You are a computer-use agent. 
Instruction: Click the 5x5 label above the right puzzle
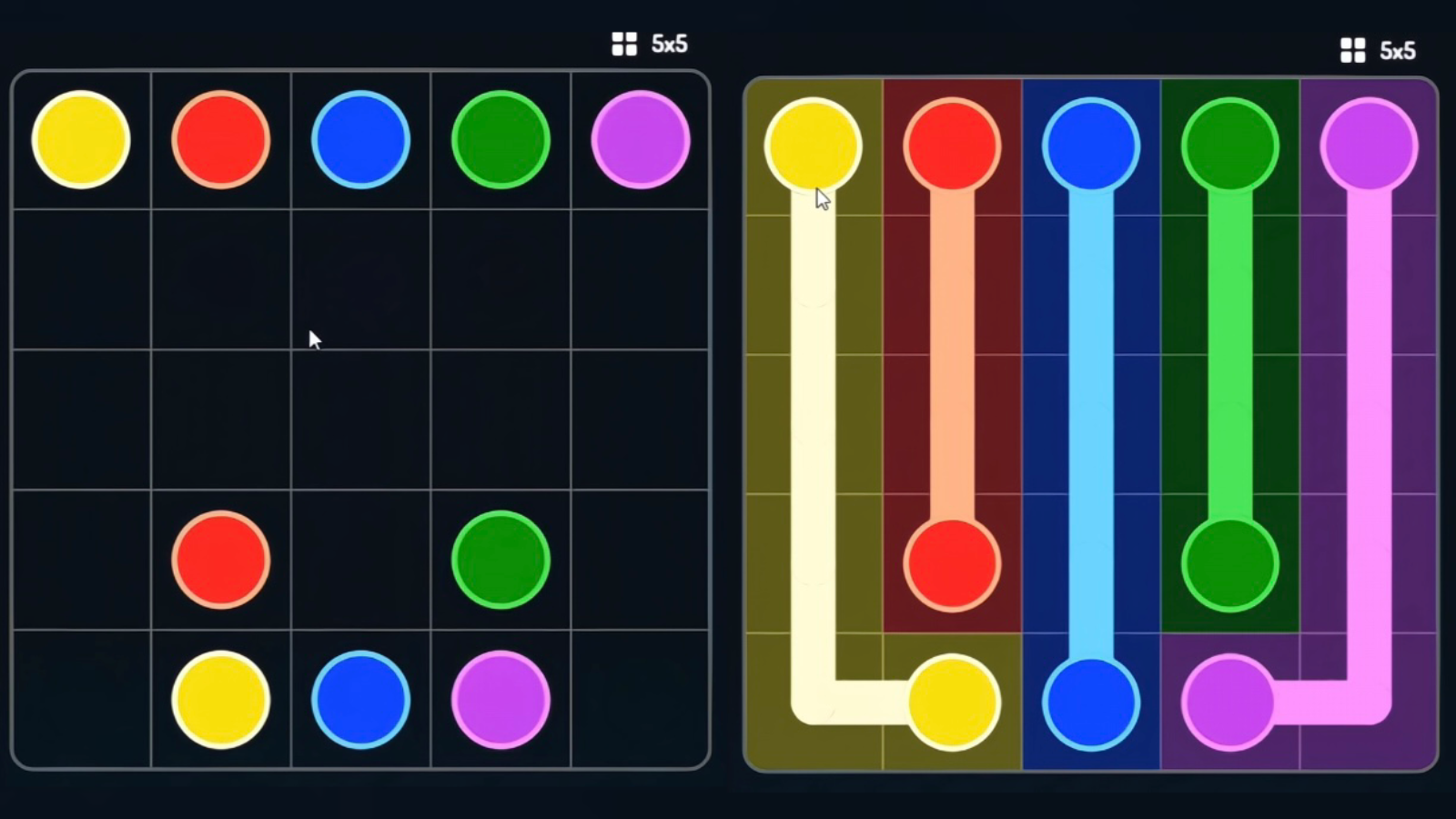tap(1399, 51)
